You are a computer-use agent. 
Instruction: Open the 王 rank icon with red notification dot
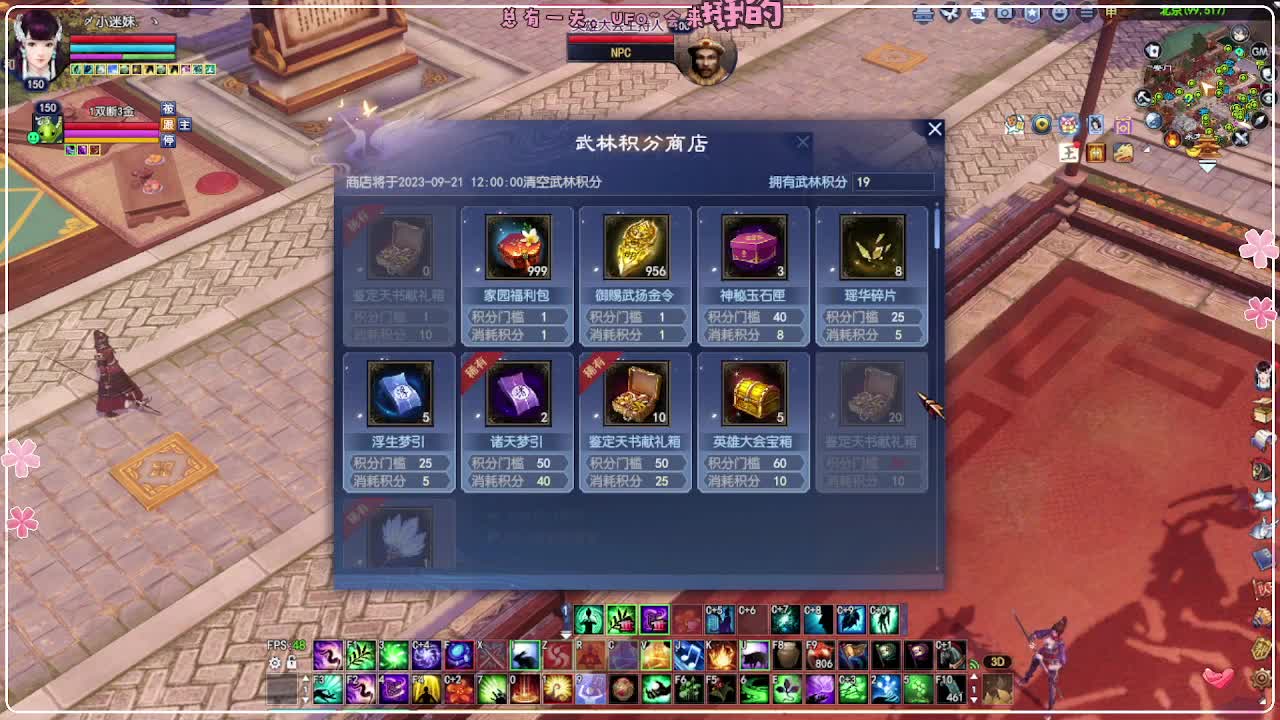click(1067, 150)
